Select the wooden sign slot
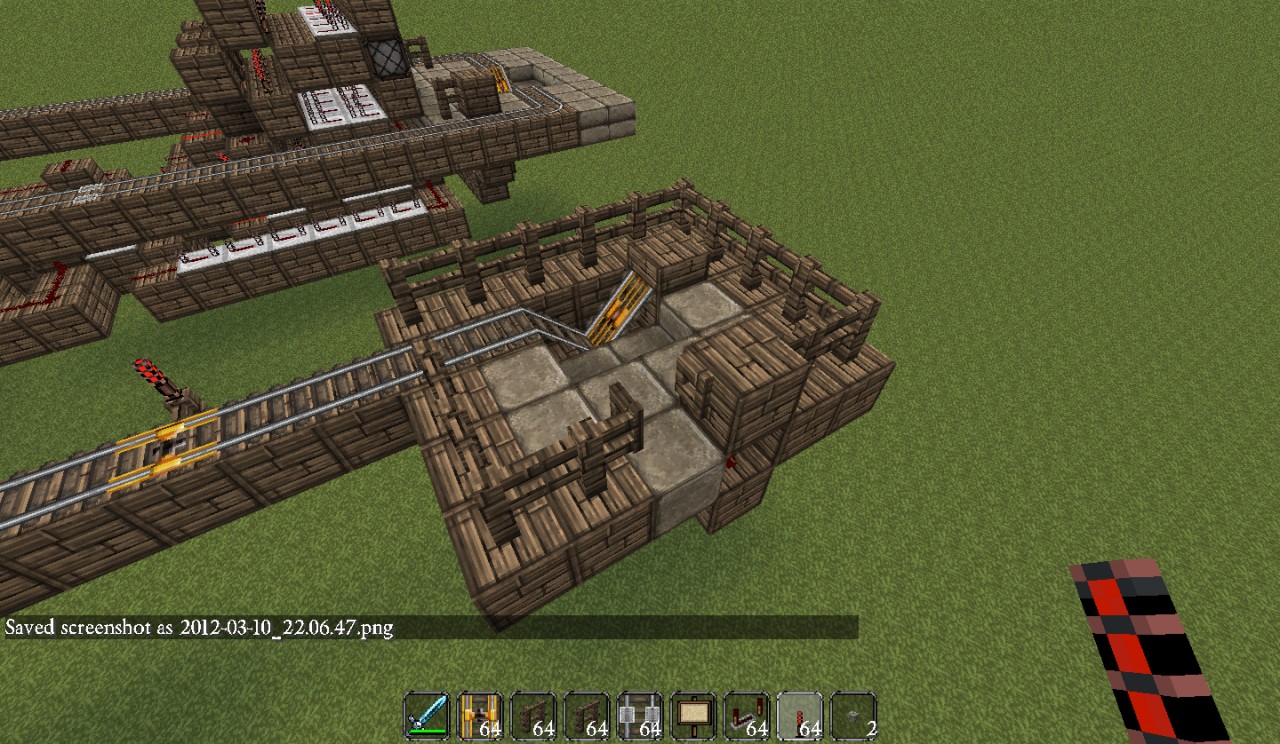 693,716
